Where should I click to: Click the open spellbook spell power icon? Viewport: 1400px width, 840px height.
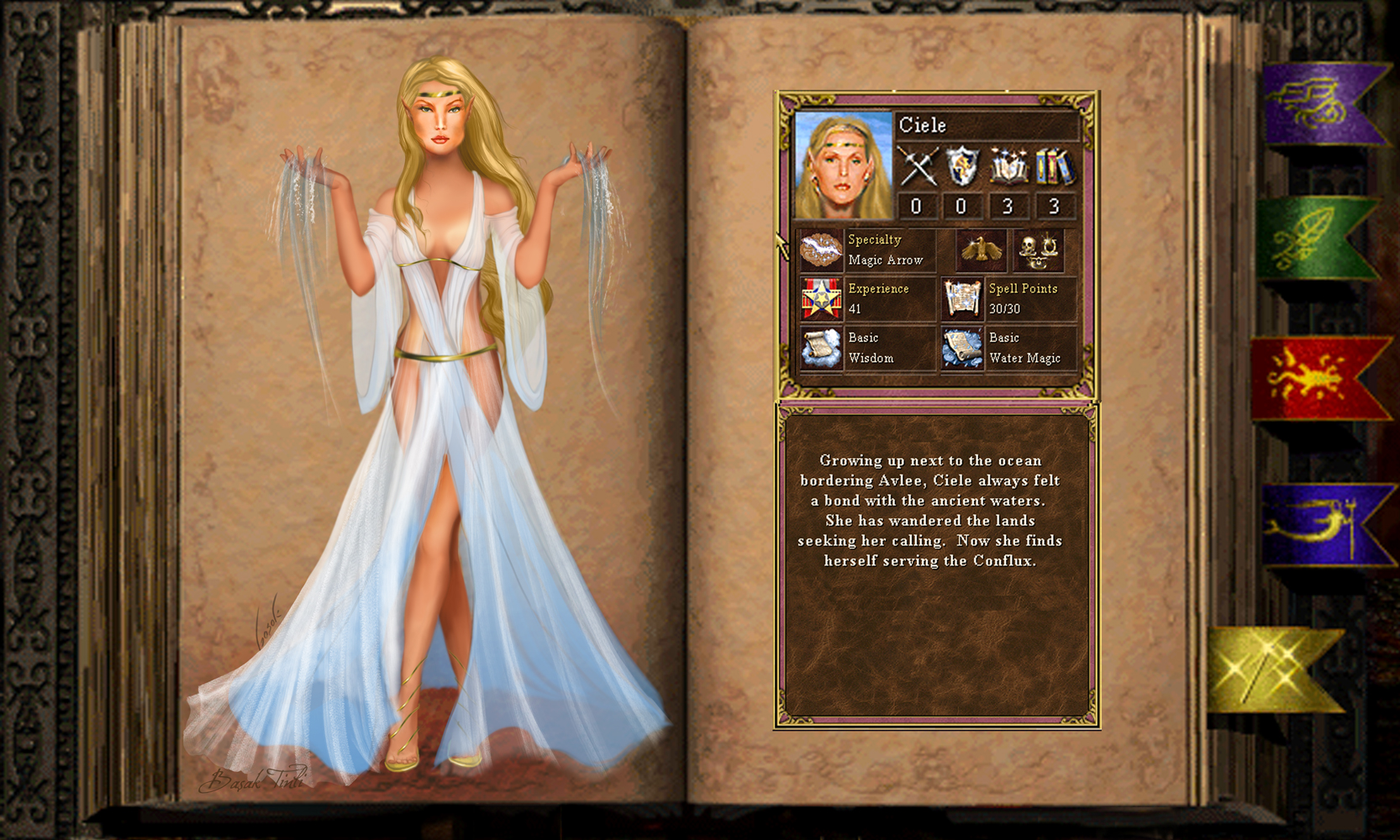(1008, 165)
